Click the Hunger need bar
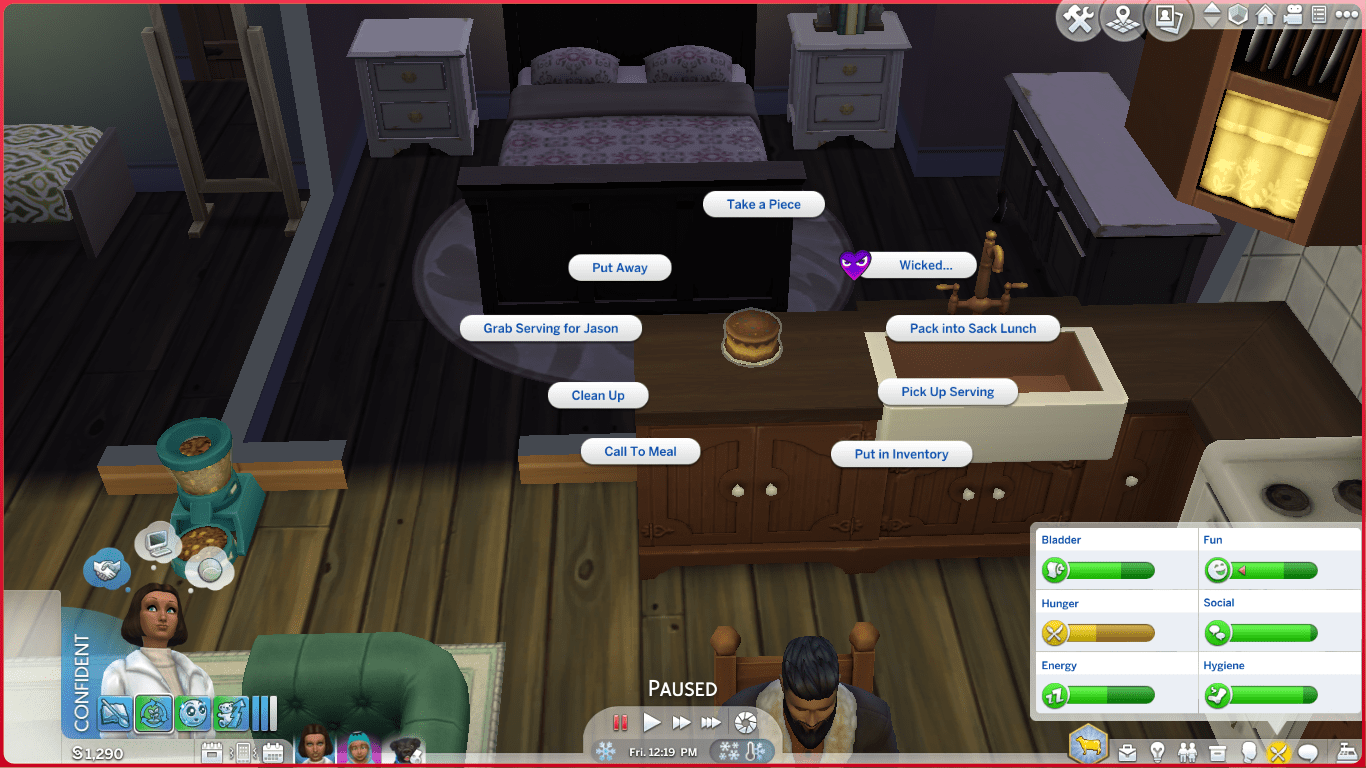Image resolution: width=1366 pixels, height=768 pixels. 1110,632
